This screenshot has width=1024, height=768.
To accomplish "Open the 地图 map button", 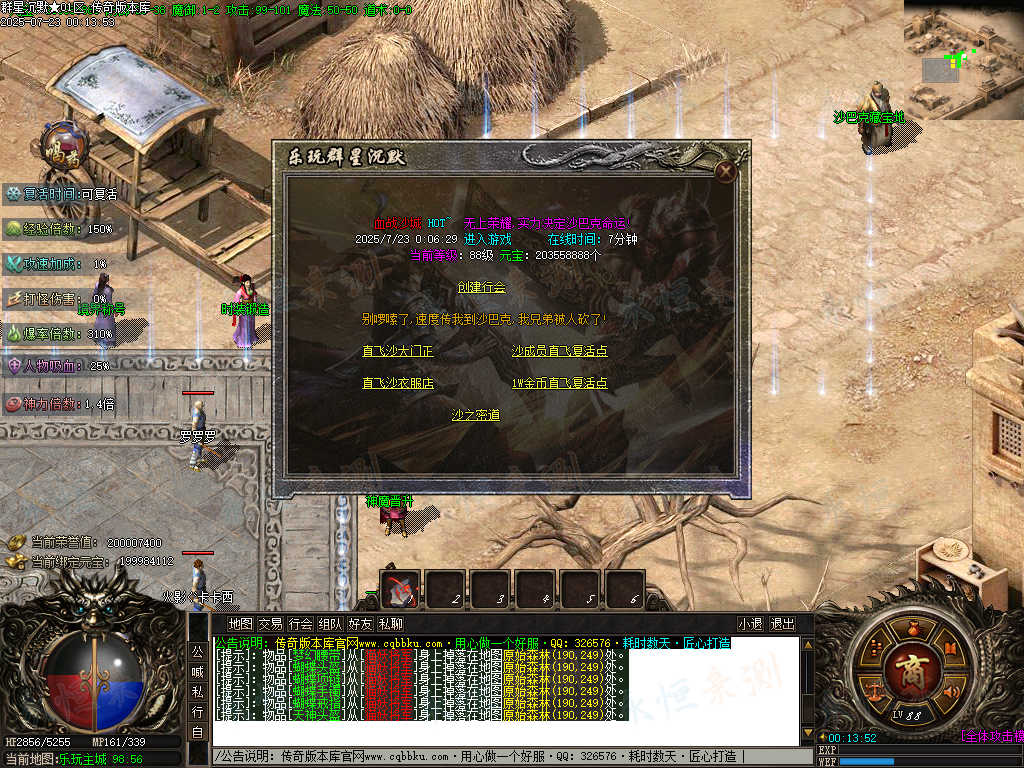I will (240, 624).
